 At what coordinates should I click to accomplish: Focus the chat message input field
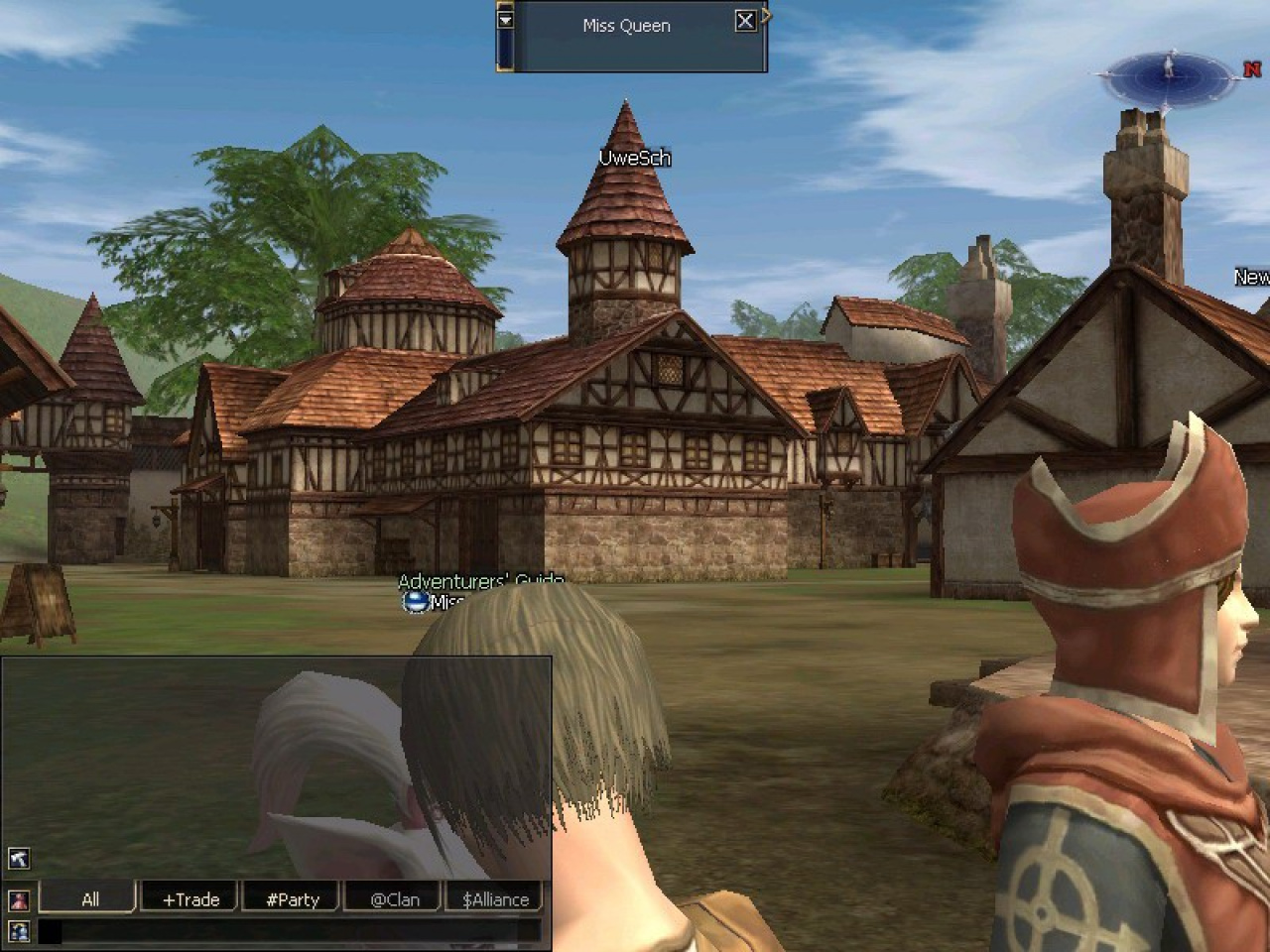click(x=288, y=931)
